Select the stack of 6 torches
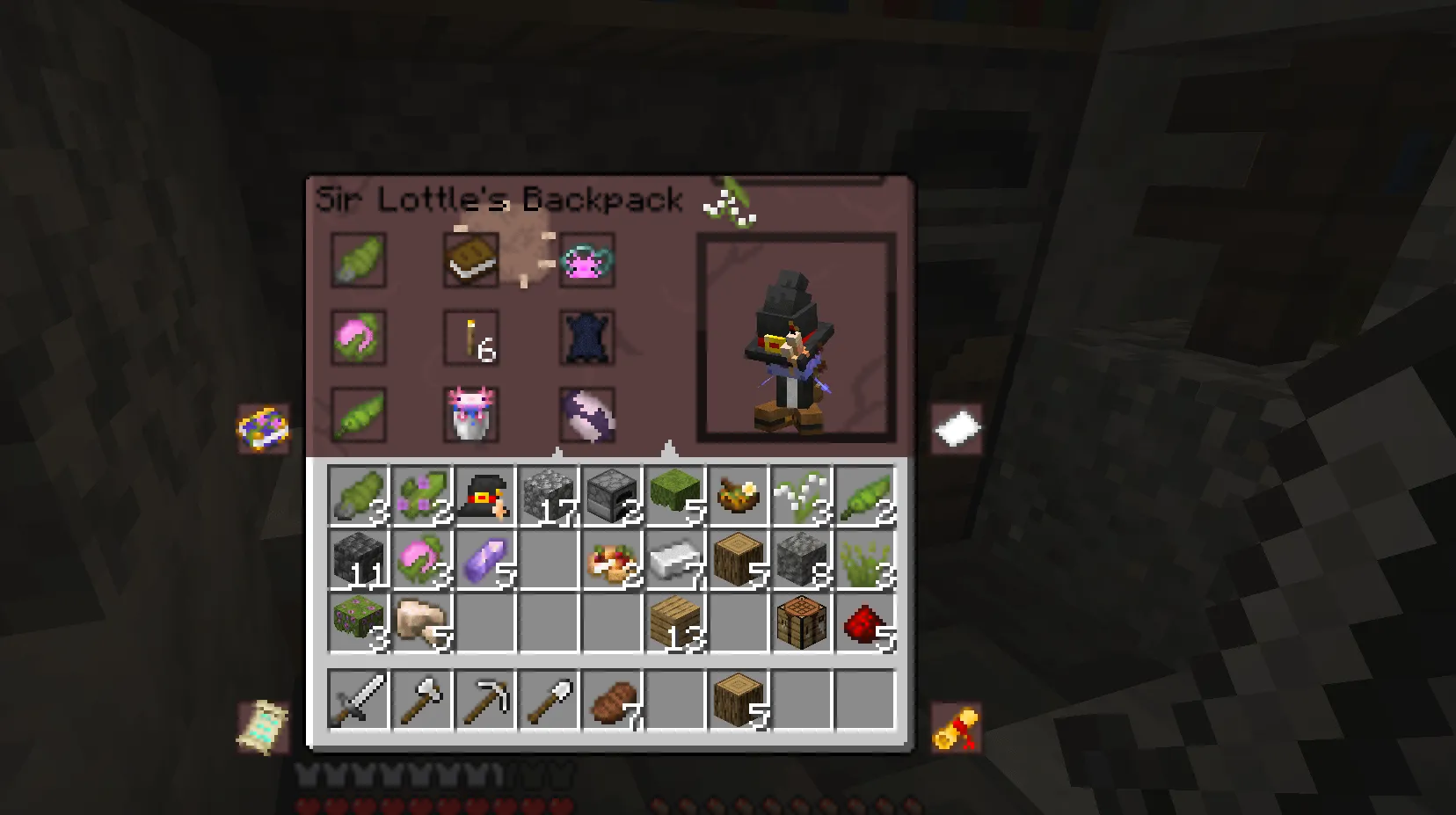The height and width of the screenshot is (815, 1456). click(471, 338)
